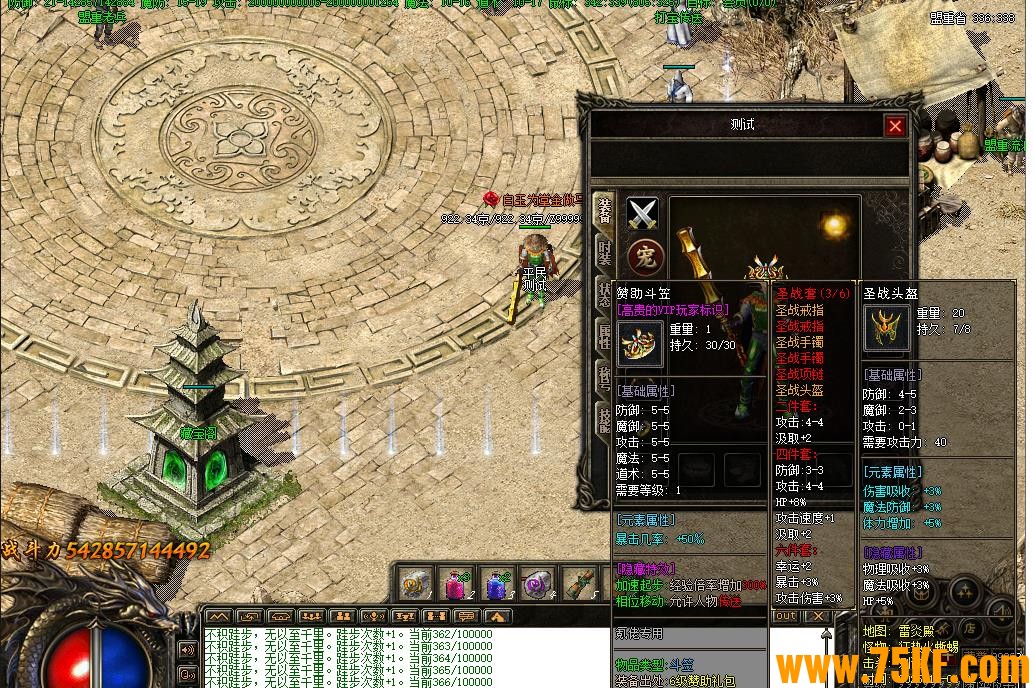Click the crossed swords icon

coord(642,213)
